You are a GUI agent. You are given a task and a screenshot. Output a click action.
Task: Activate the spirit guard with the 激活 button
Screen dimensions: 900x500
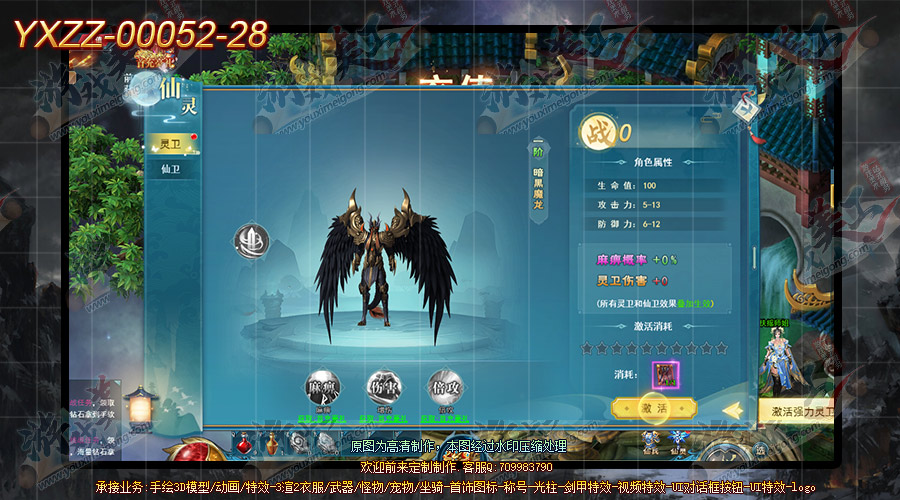pos(653,408)
